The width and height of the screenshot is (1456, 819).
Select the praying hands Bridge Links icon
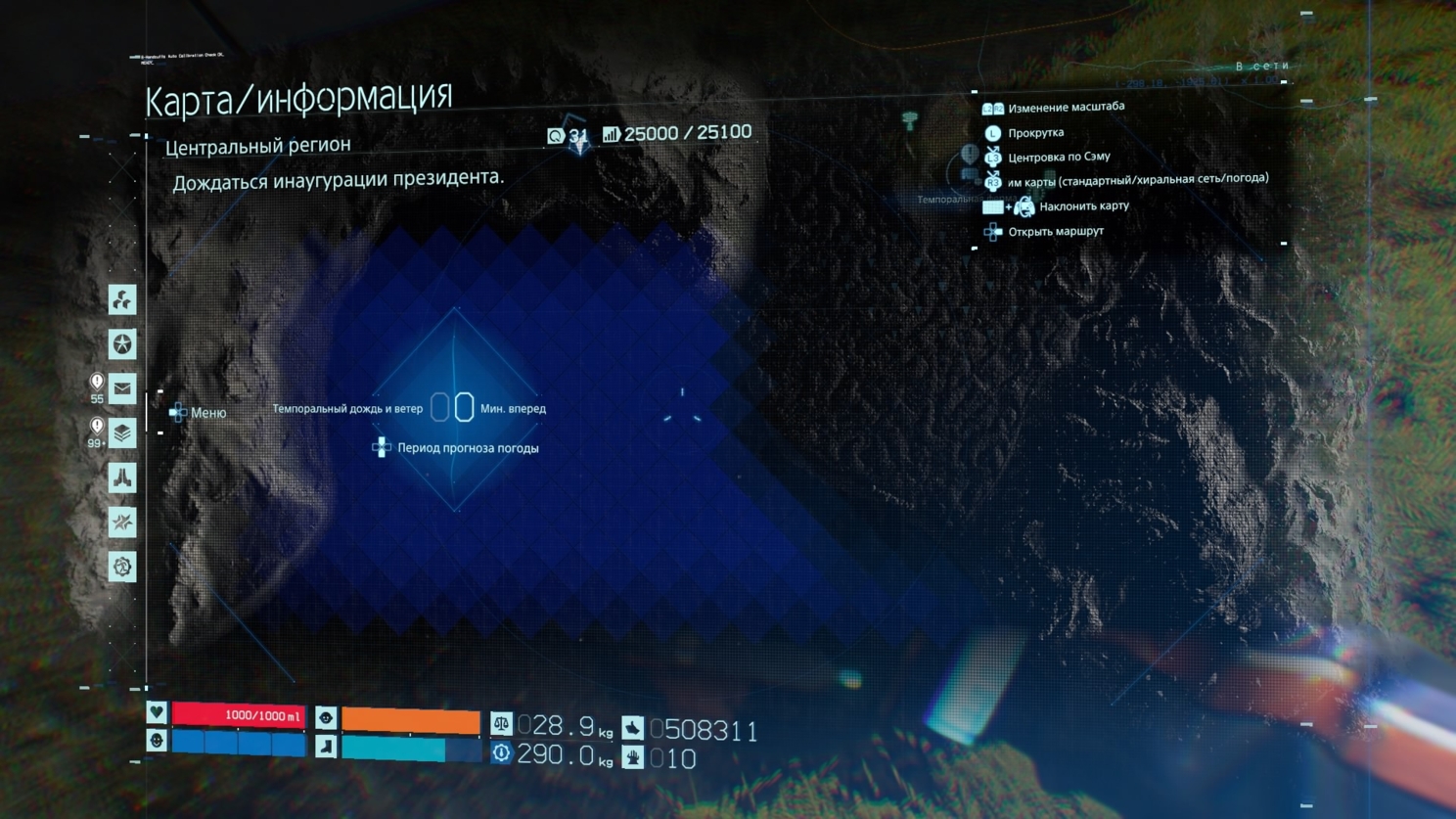(x=122, y=478)
